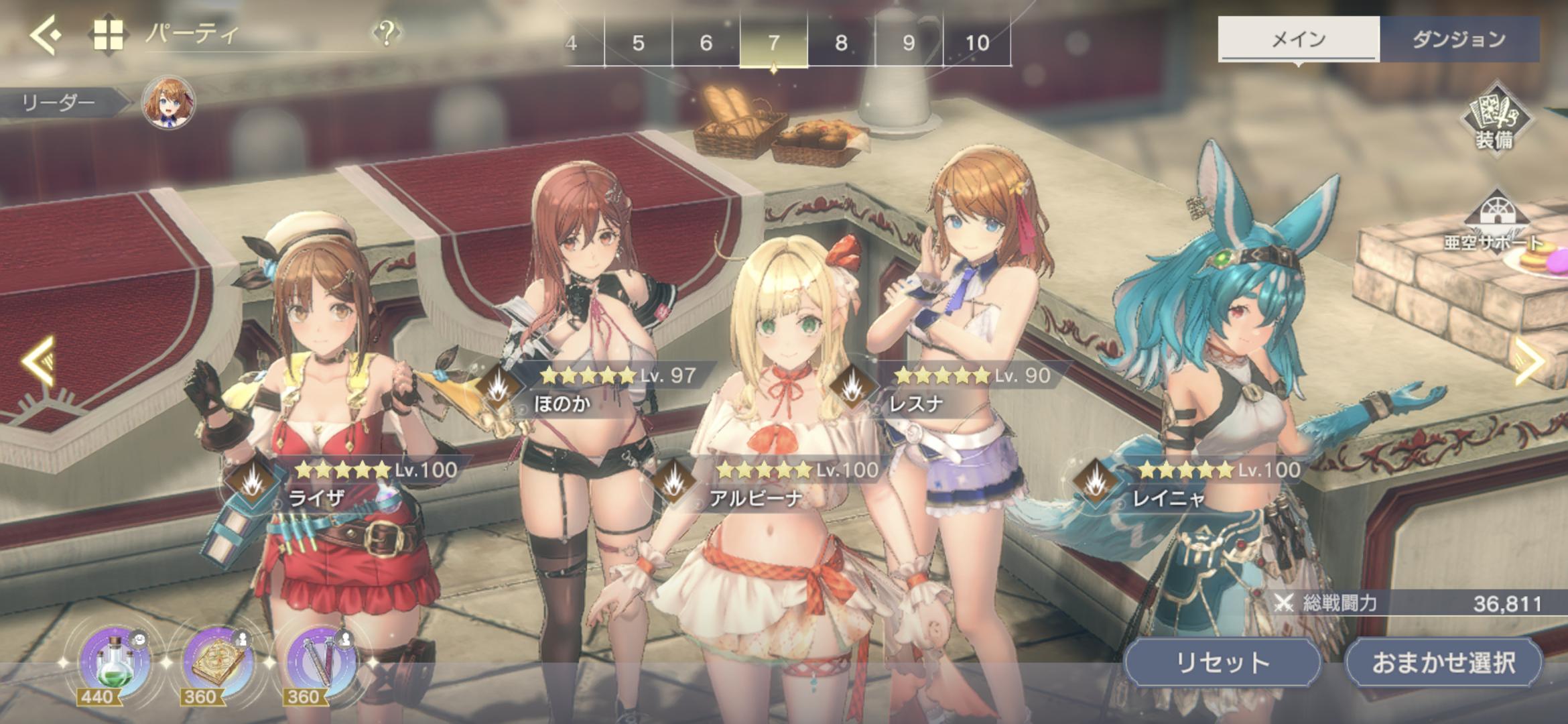The image size is (1568, 724).
Task: Click the leader portrait icon
Action: pyautogui.click(x=168, y=103)
